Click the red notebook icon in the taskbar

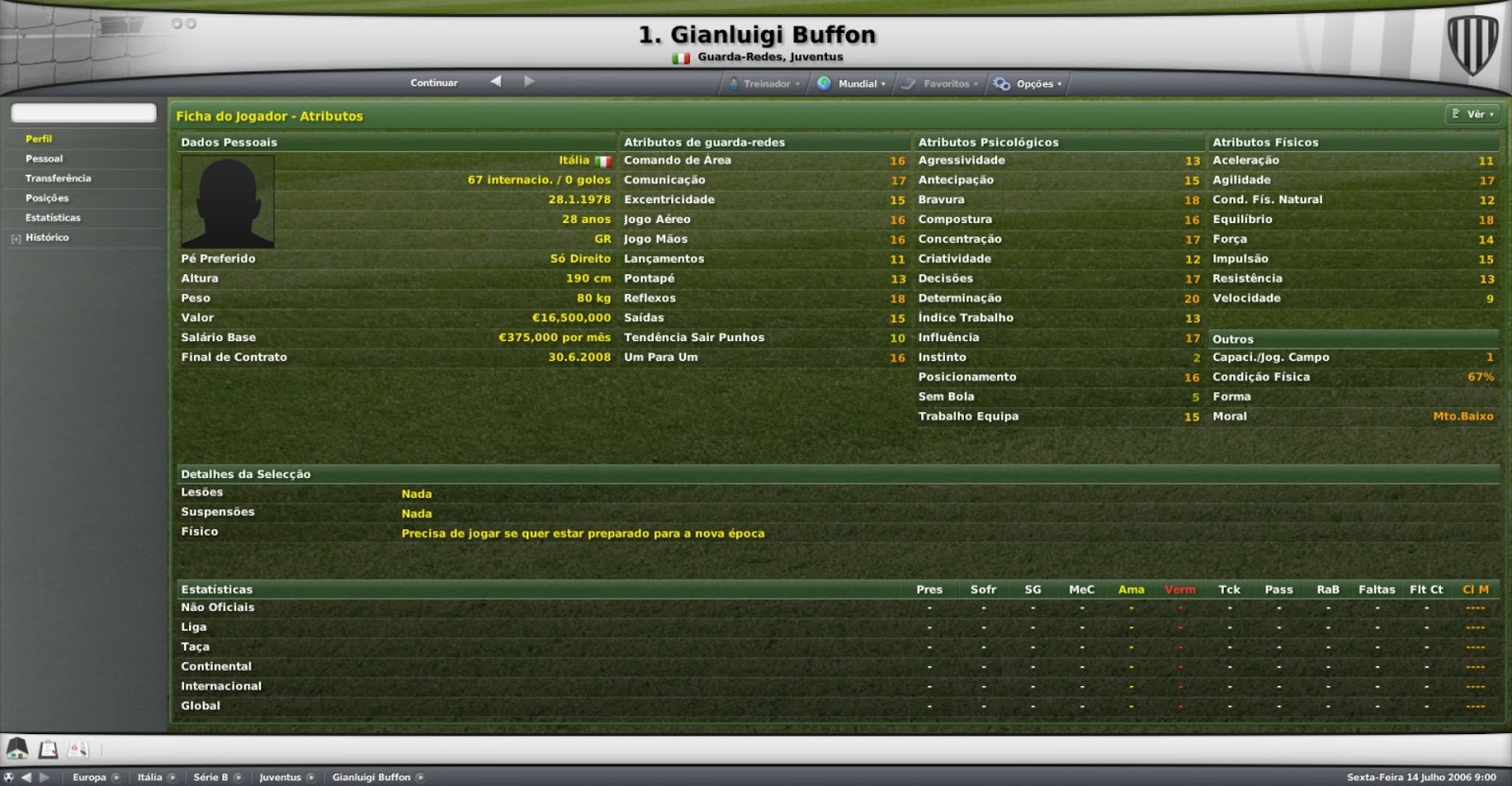[x=76, y=747]
